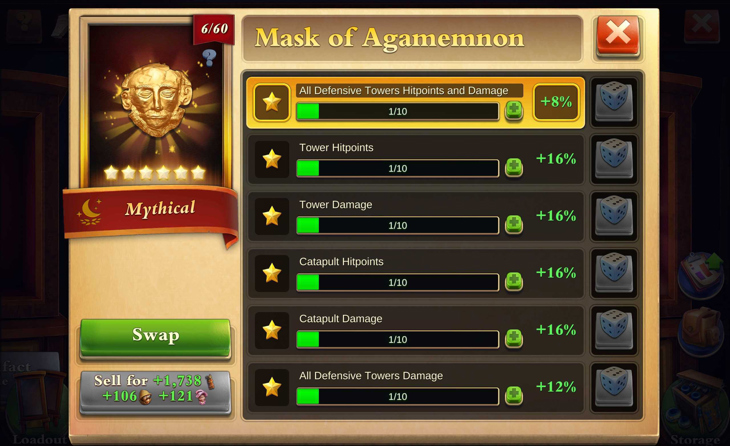Upgrade All Defensive Towers Damage with the green plus
730x446 pixels.
pos(514,395)
